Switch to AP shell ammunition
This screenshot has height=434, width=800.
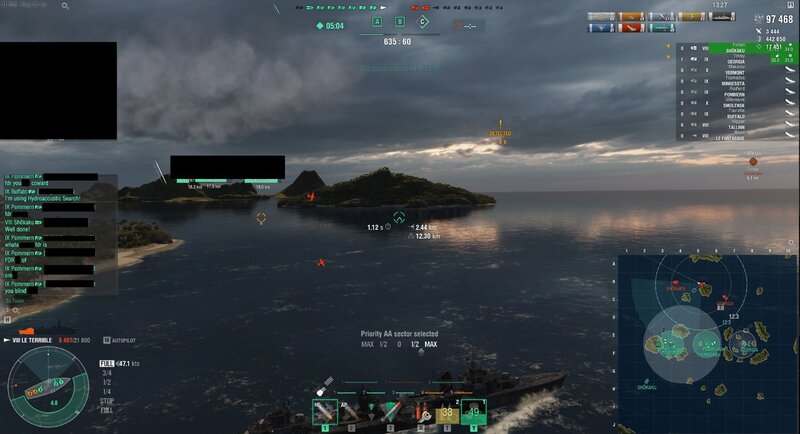pyautogui.click(x=351, y=411)
